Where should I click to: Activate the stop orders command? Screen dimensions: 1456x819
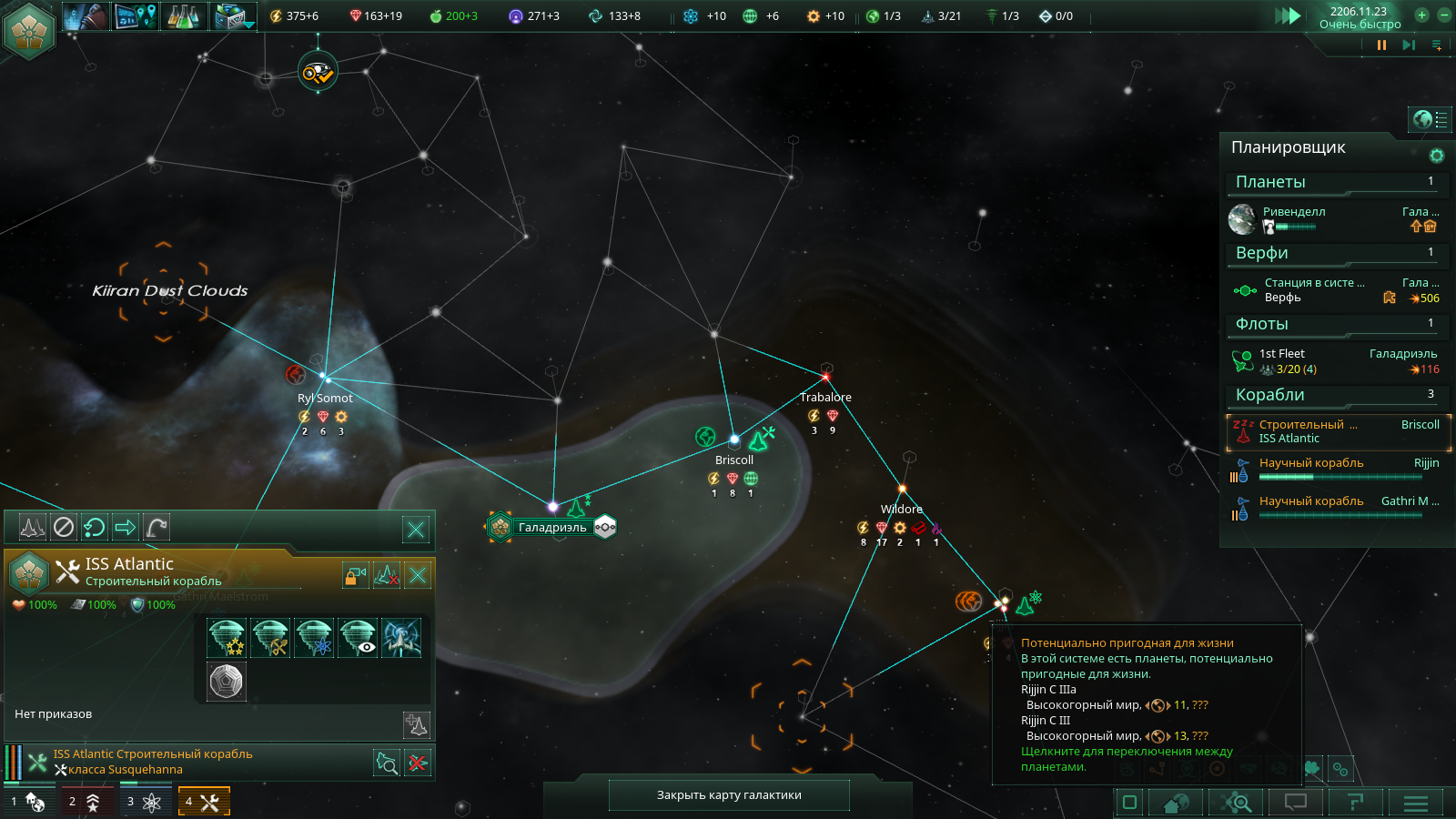tap(63, 527)
